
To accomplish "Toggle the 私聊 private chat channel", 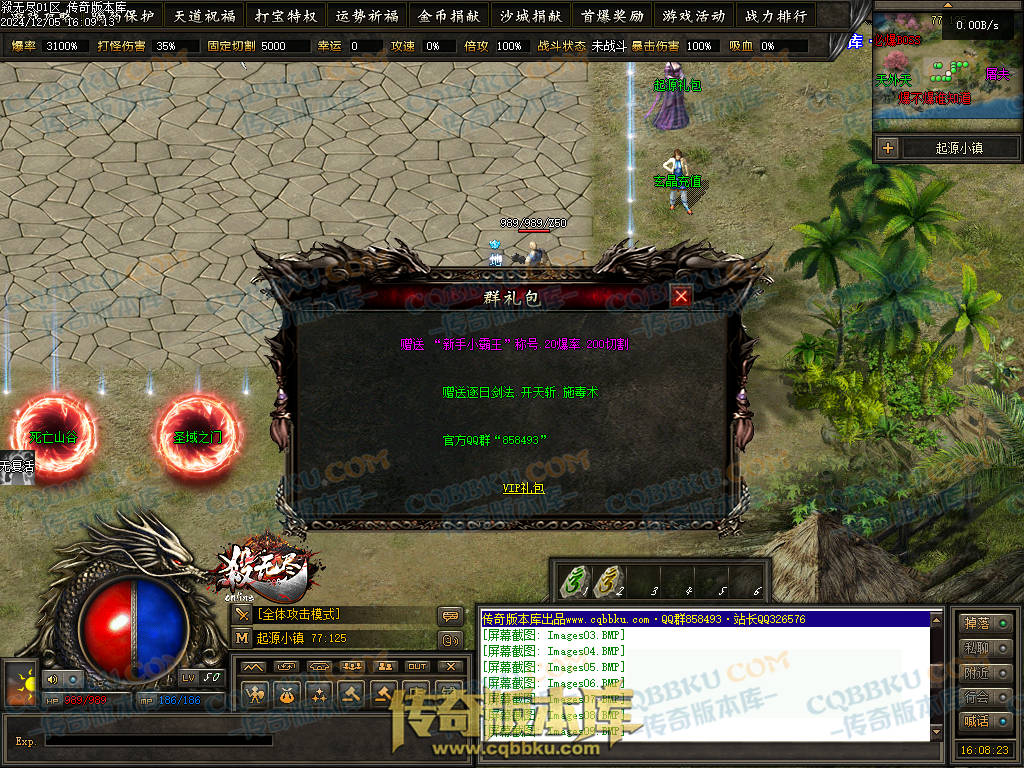I will (983, 648).
